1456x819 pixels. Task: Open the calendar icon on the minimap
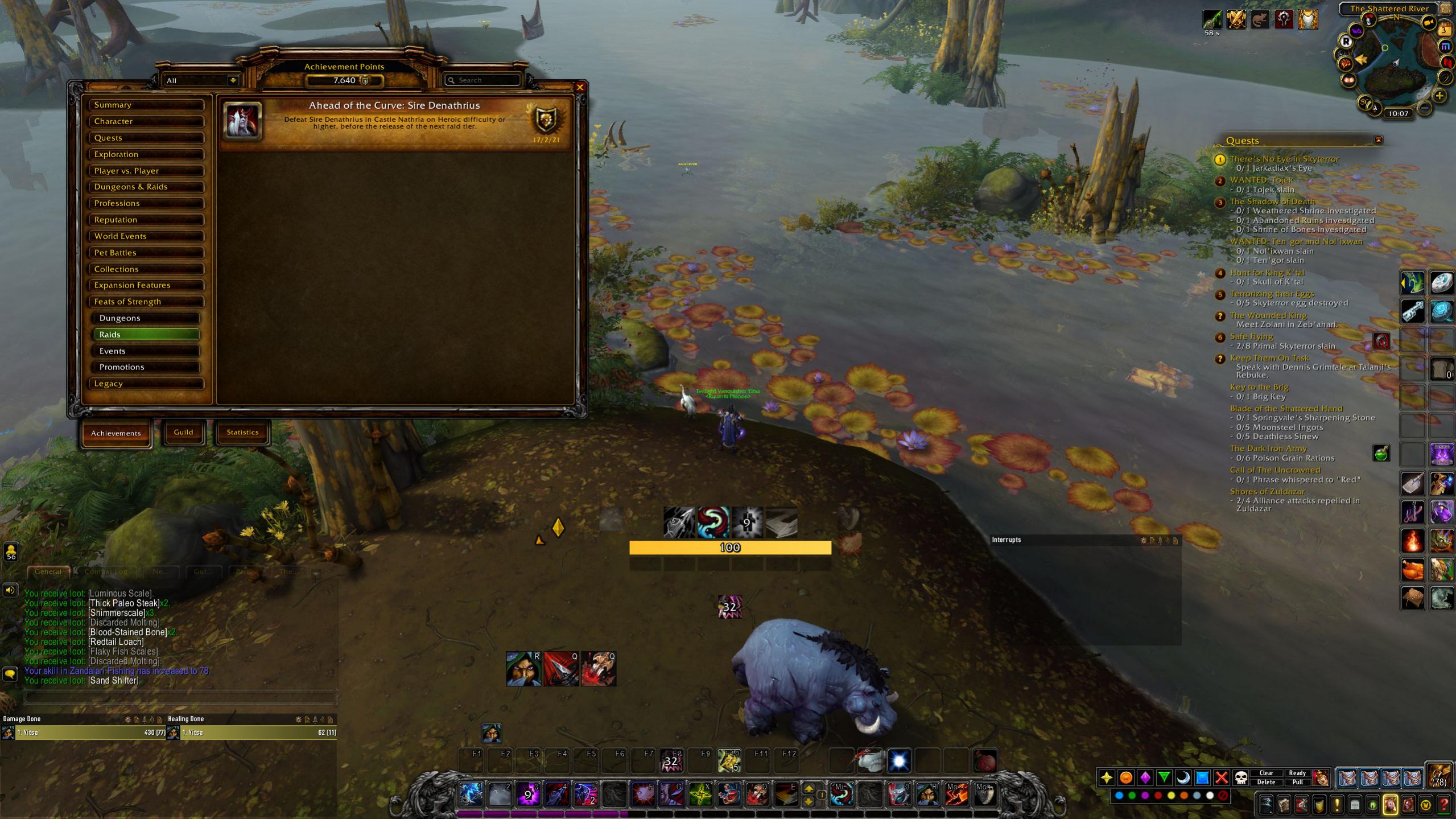1444,30
